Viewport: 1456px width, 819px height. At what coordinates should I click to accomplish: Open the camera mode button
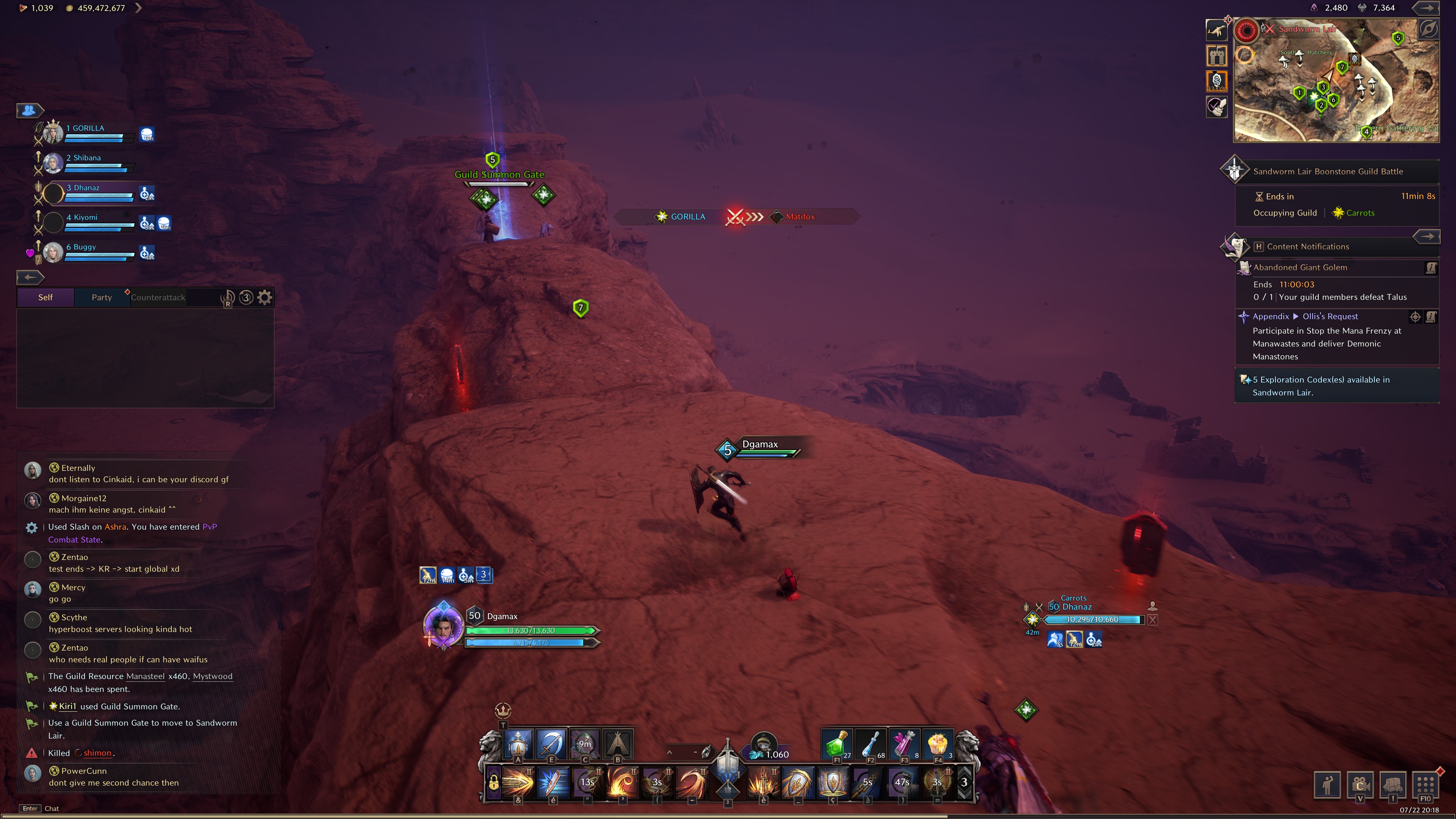[x=1360, y=784]
